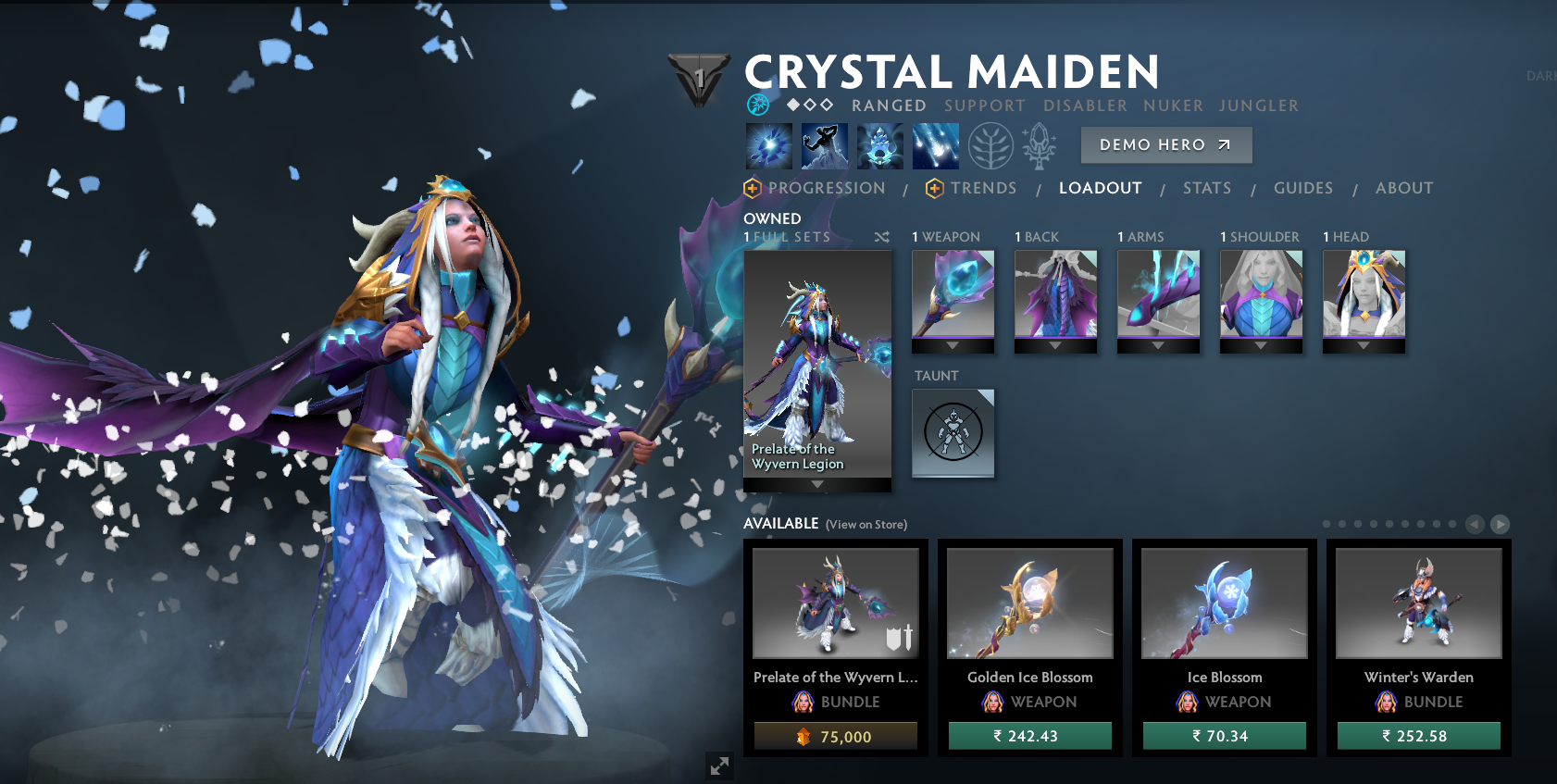The image size is (1557, 784).
Task: Click the next page arrow for available items
Action: pos(1499,522)
